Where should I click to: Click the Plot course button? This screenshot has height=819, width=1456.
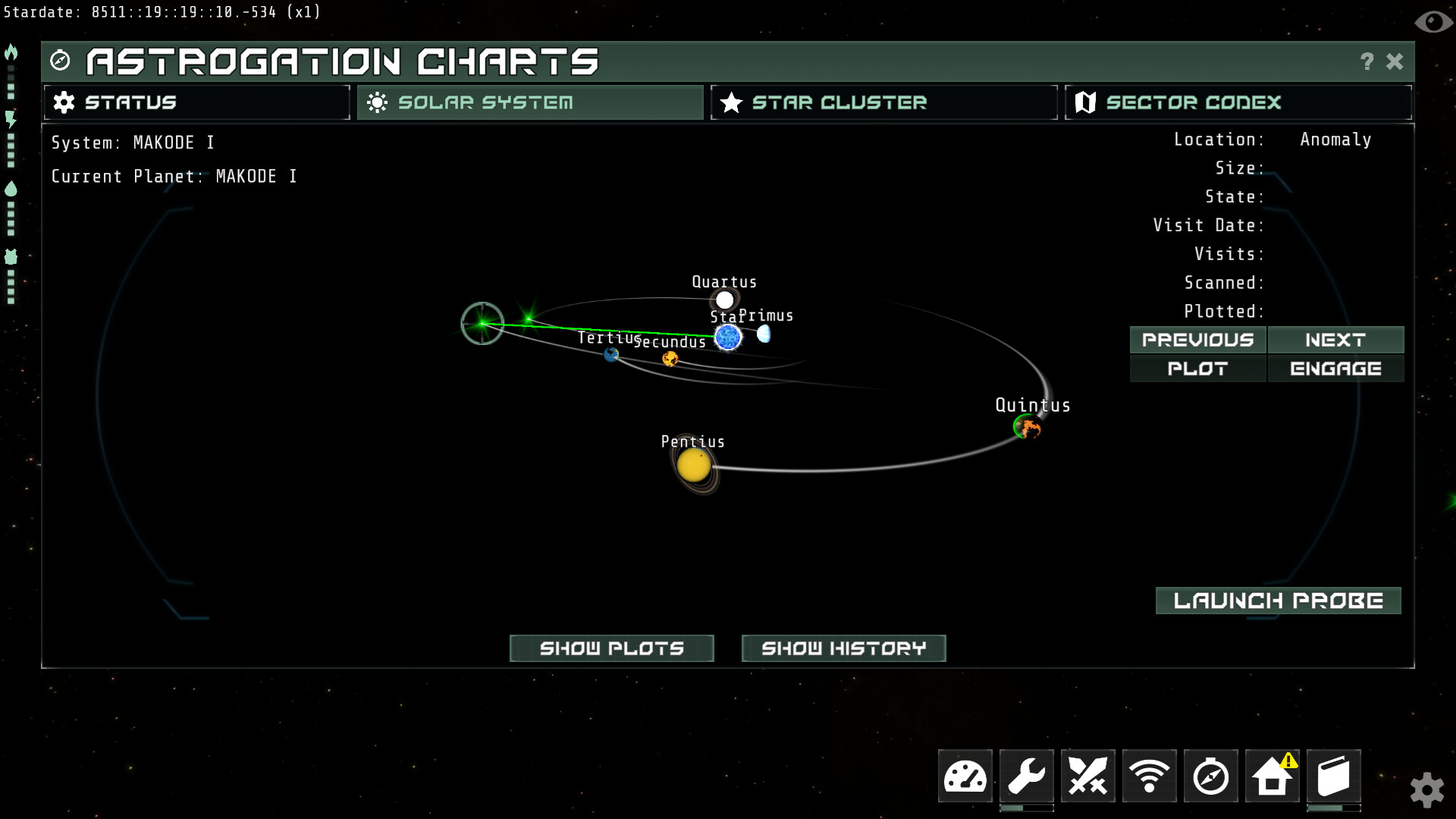[1197, 369]
